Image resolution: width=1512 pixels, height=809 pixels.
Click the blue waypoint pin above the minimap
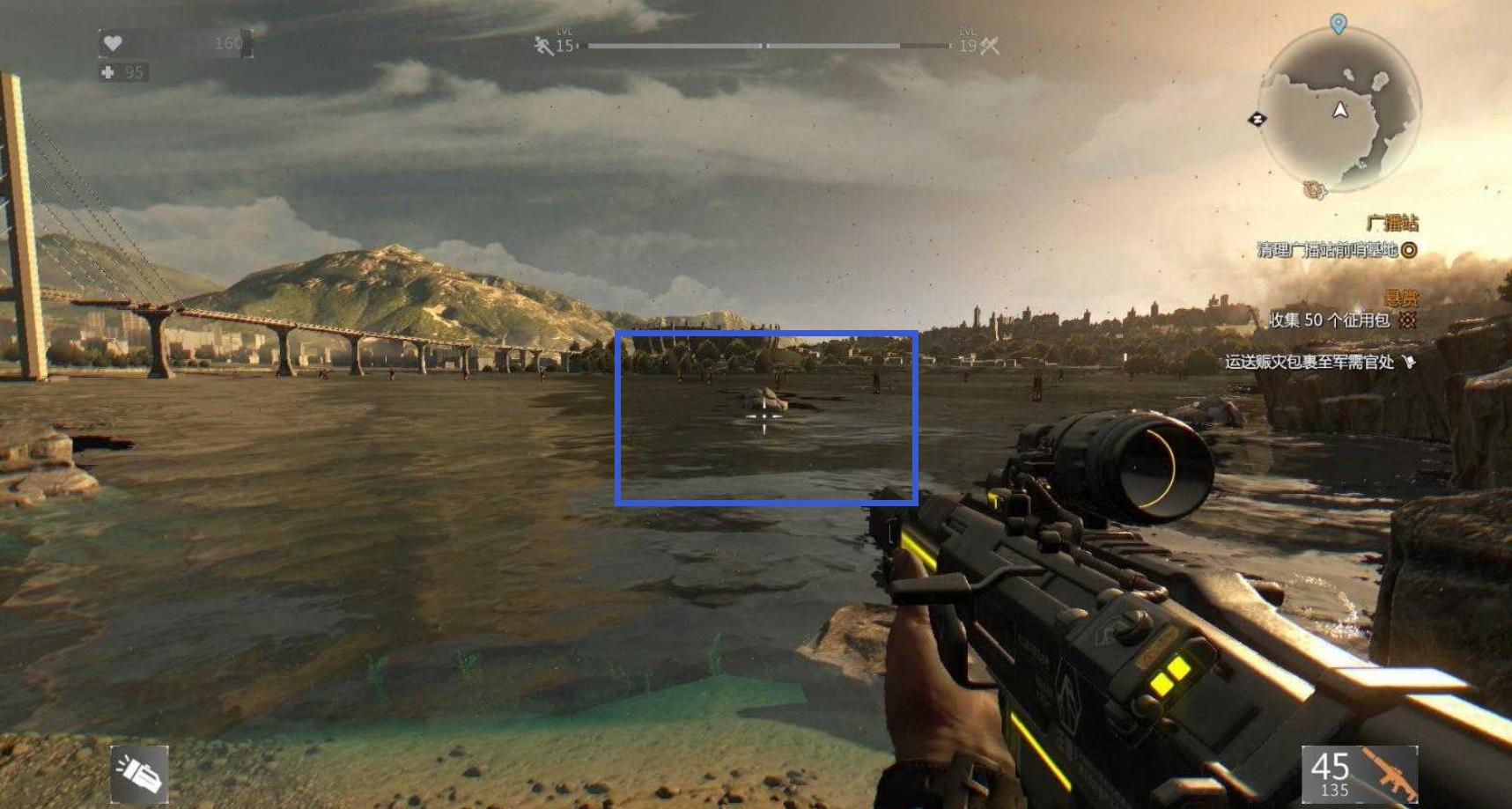[x=1338, y=24]
